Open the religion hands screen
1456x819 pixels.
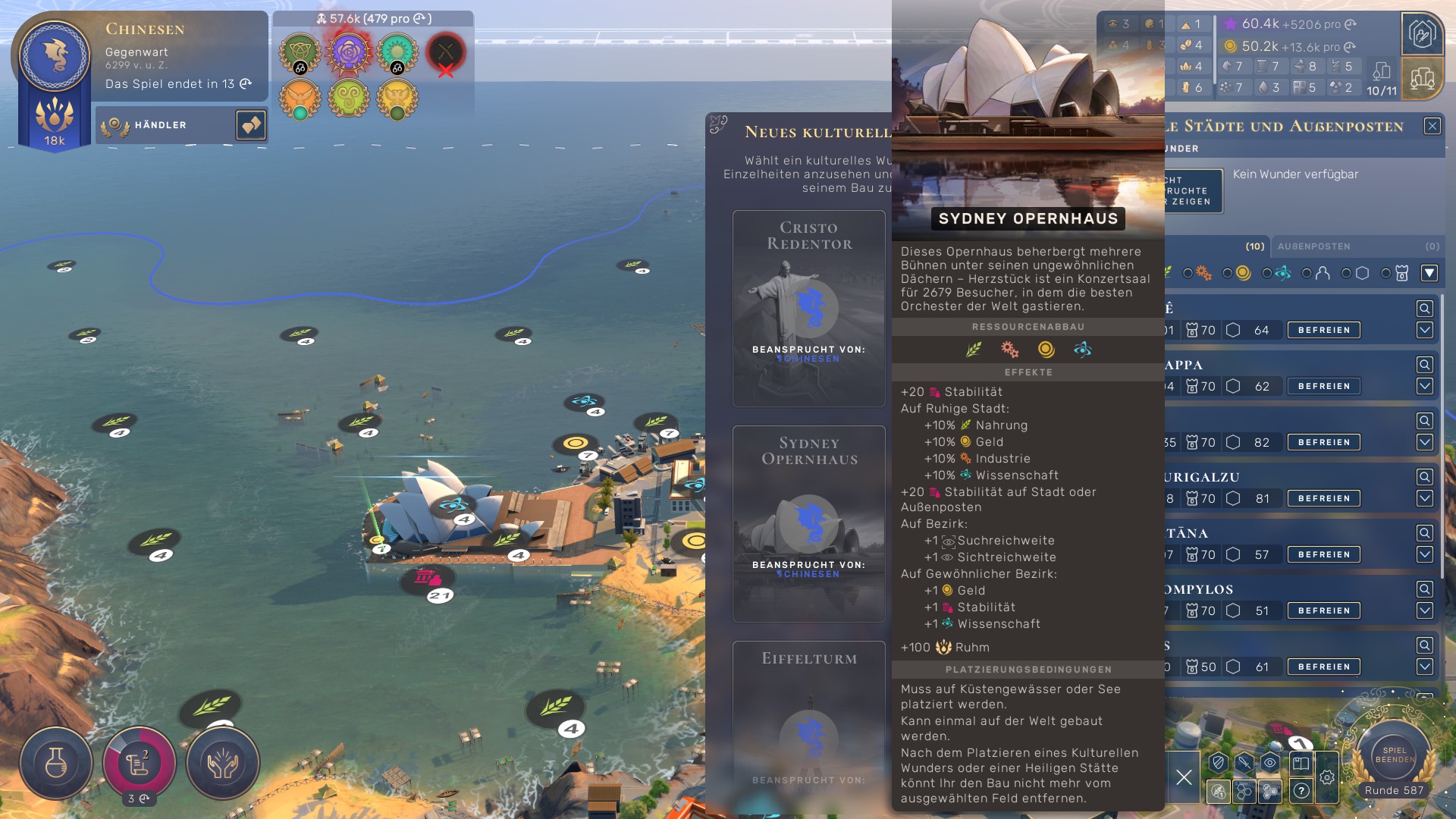click(x=223, y=763)
